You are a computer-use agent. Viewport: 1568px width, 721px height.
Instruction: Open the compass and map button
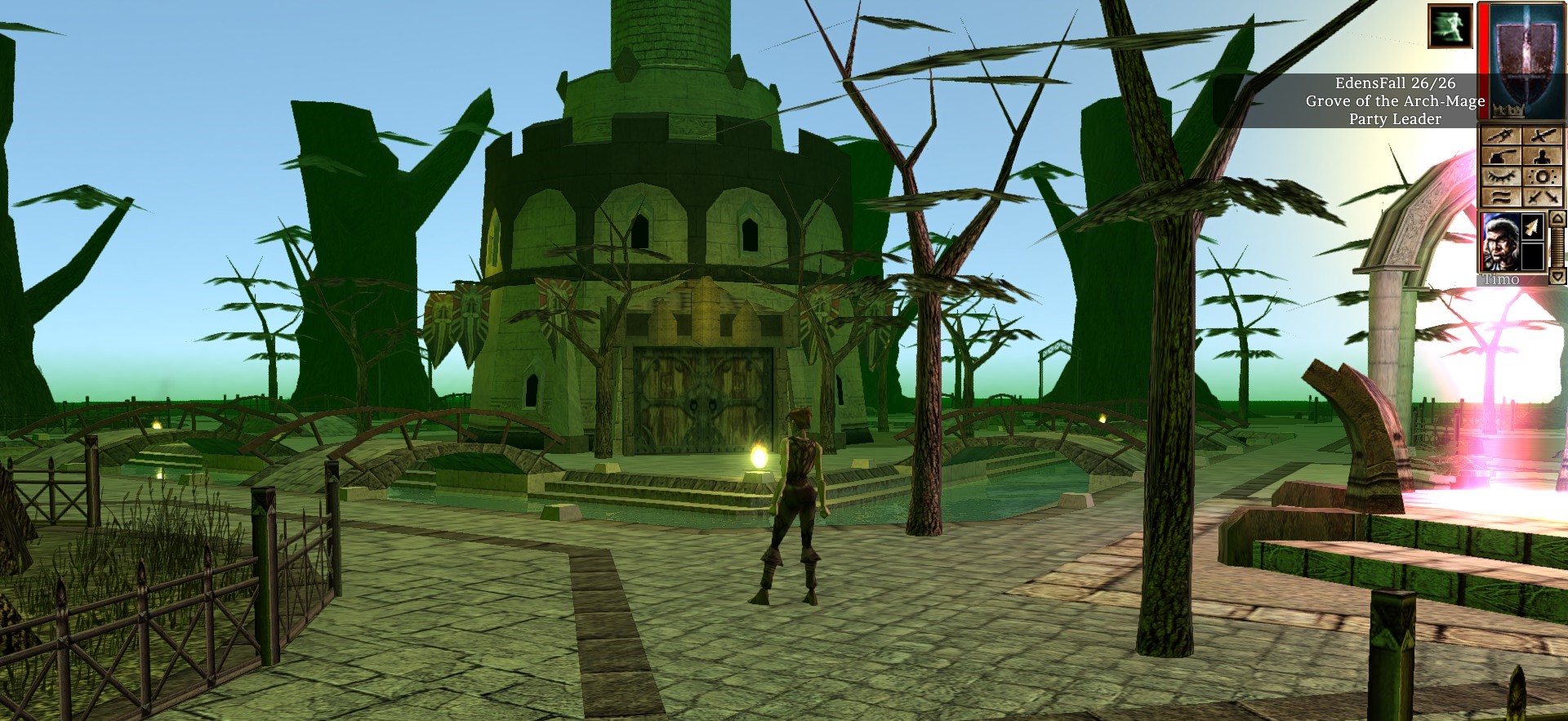(x=1503, y=136)
